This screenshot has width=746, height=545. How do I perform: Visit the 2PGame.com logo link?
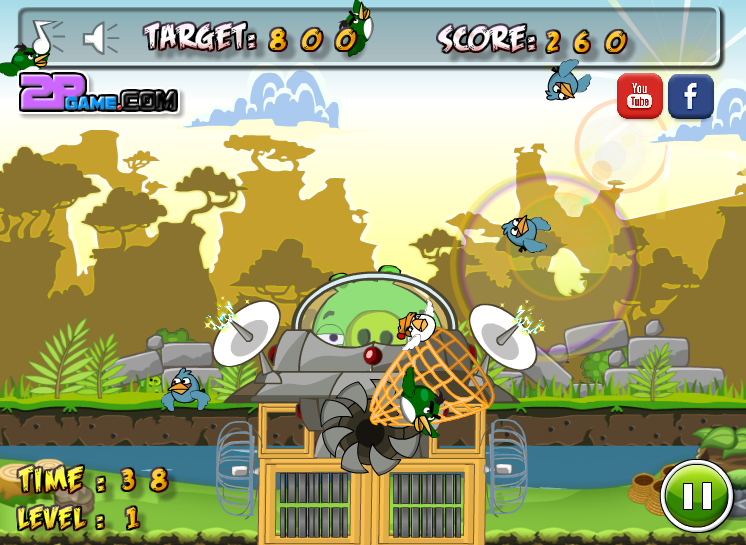coord(98,97)
